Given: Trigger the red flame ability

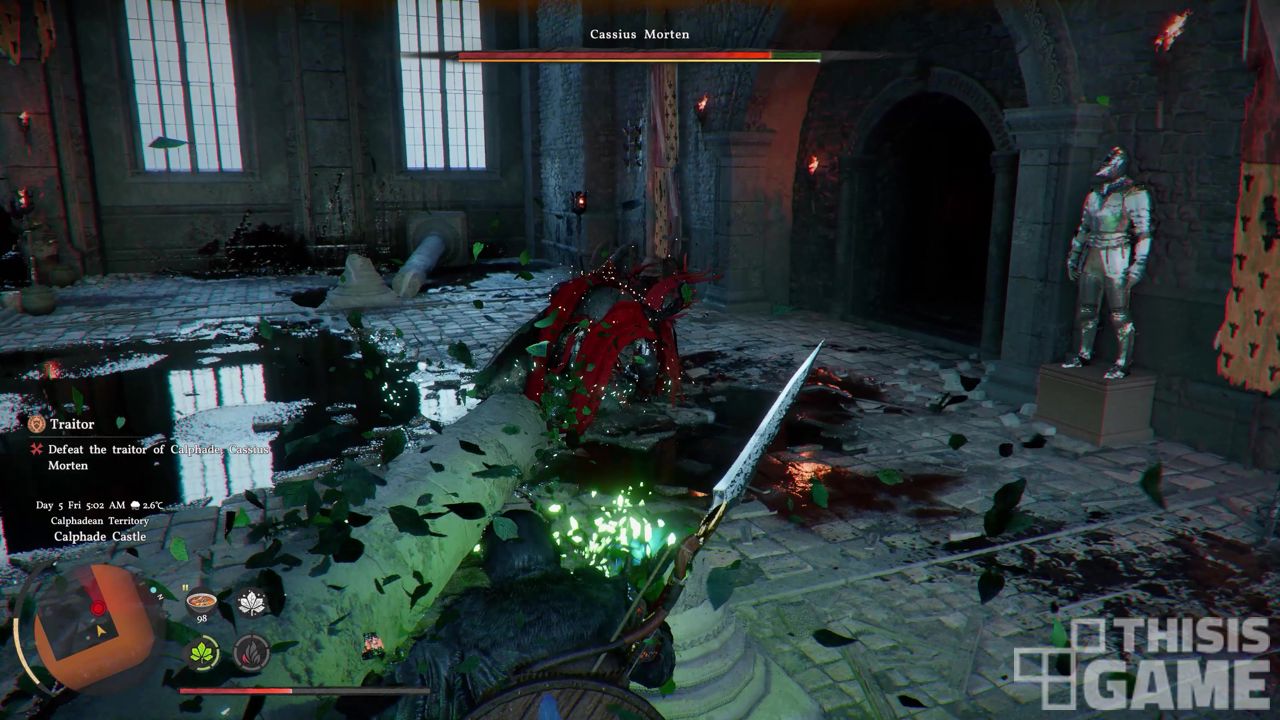Looking at the screenshot, I should 252,653.
